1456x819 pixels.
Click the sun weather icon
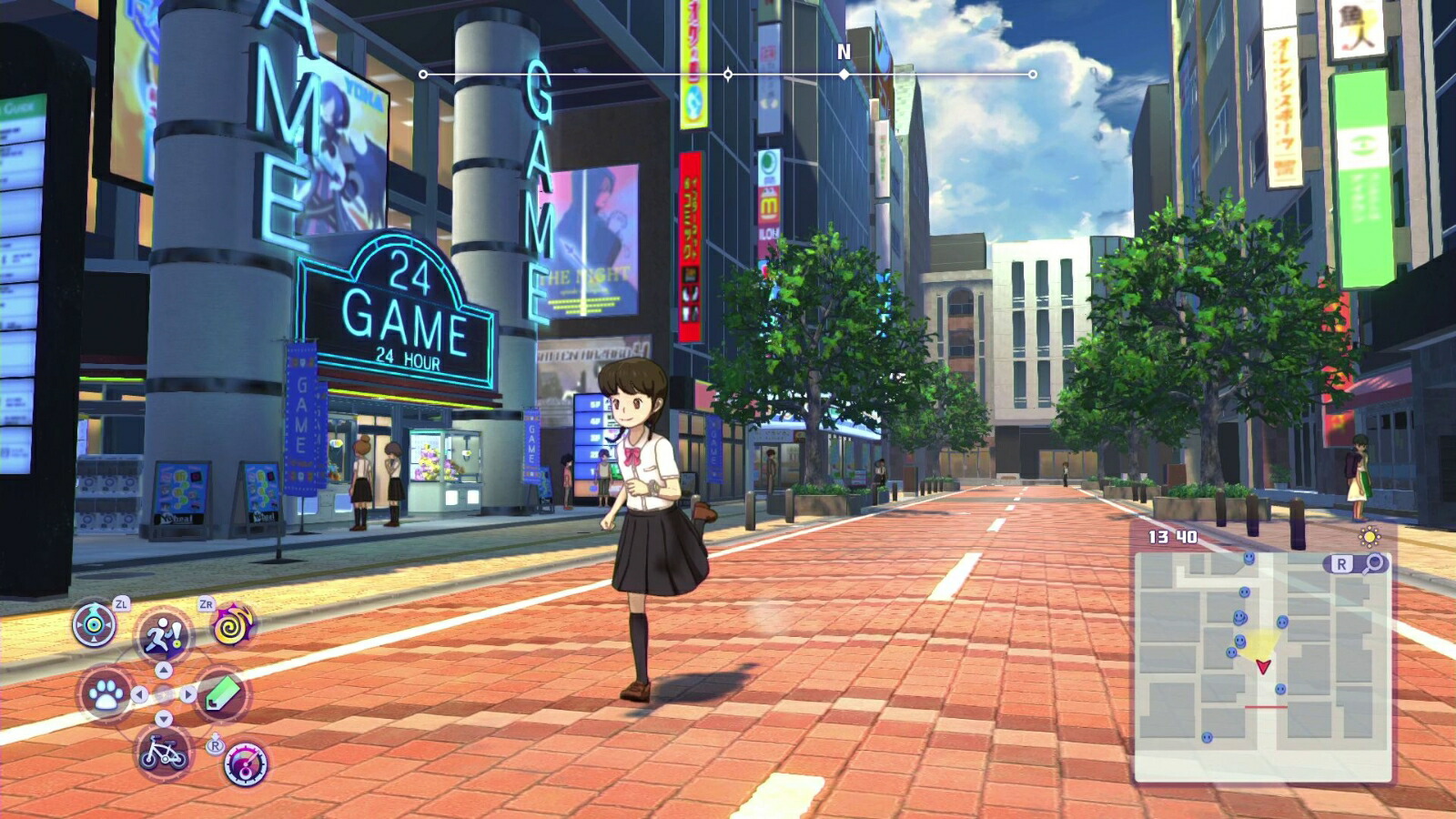(1370, 536)
